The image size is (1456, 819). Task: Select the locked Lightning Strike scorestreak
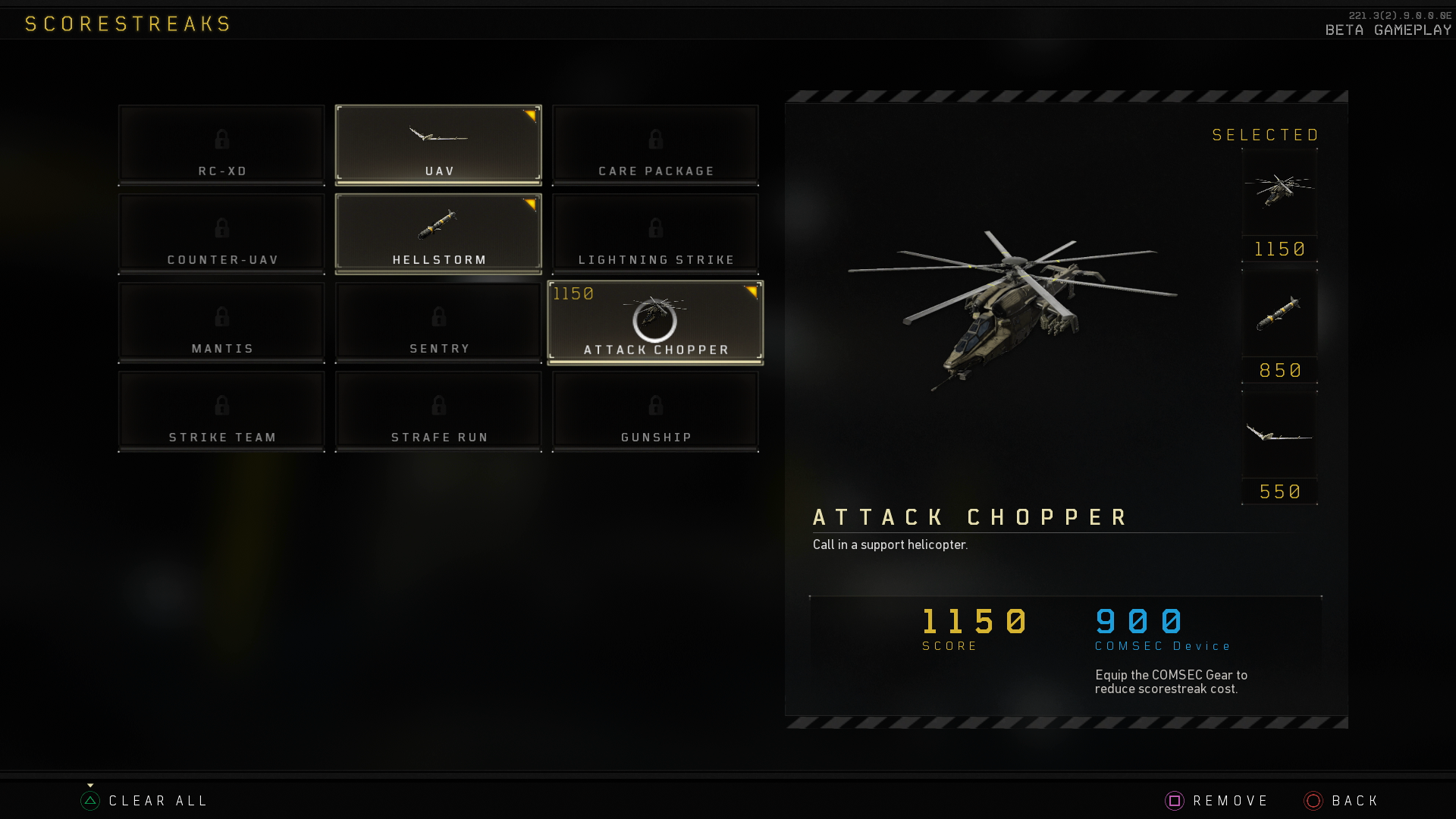(x=655, y=233)
